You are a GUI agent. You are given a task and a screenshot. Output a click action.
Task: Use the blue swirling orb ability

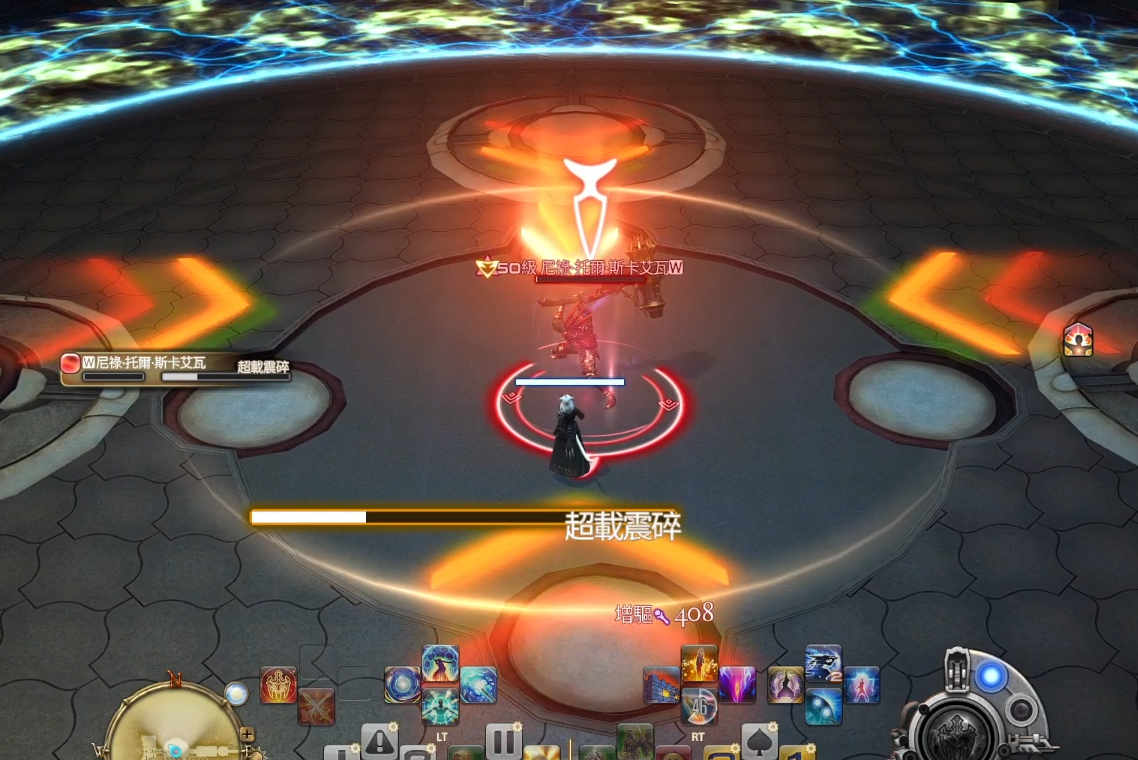pyautogui.click(x=403, y=685)
